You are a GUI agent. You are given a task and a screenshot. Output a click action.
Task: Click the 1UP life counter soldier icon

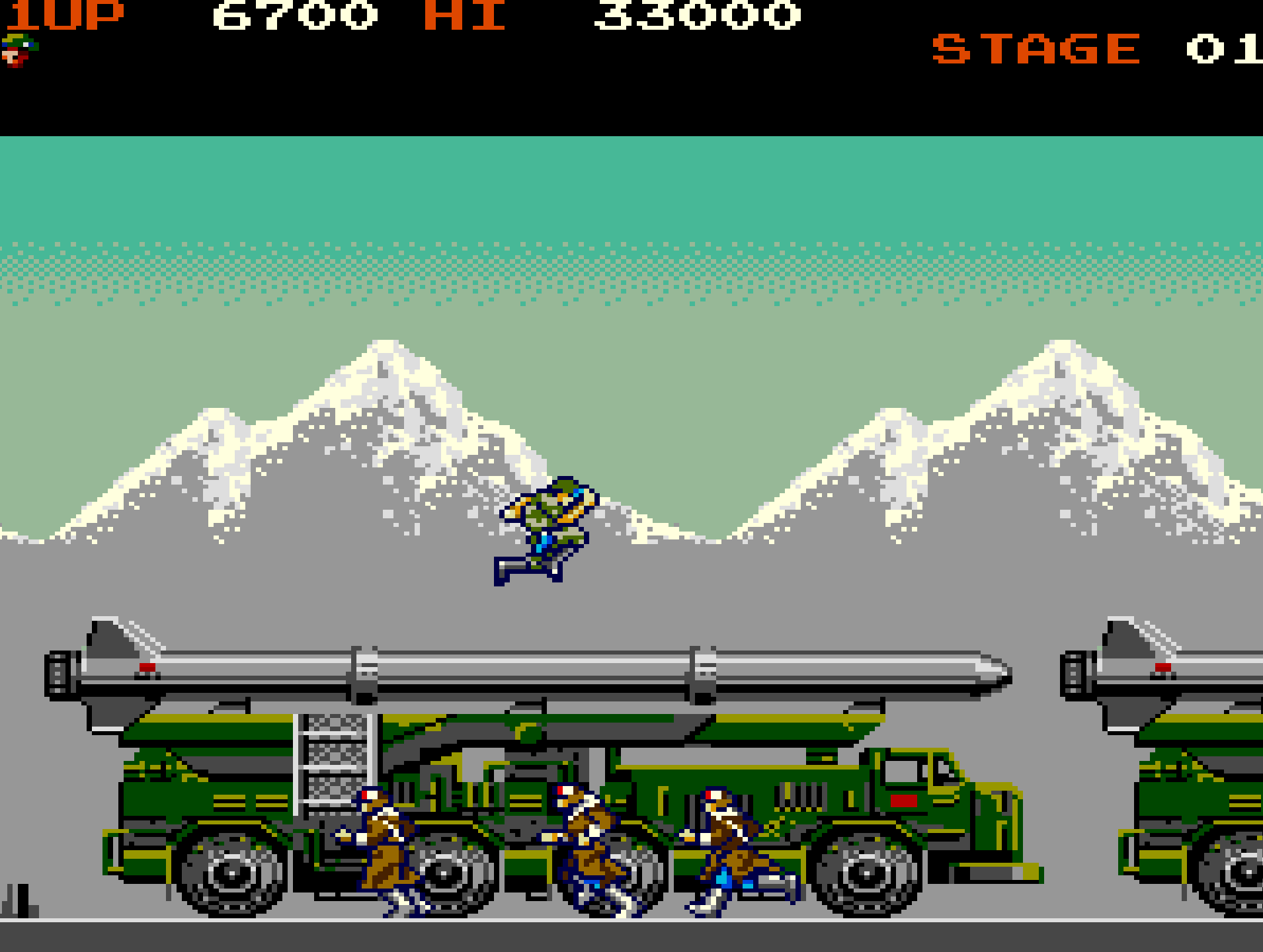click(x=20, y=50)
